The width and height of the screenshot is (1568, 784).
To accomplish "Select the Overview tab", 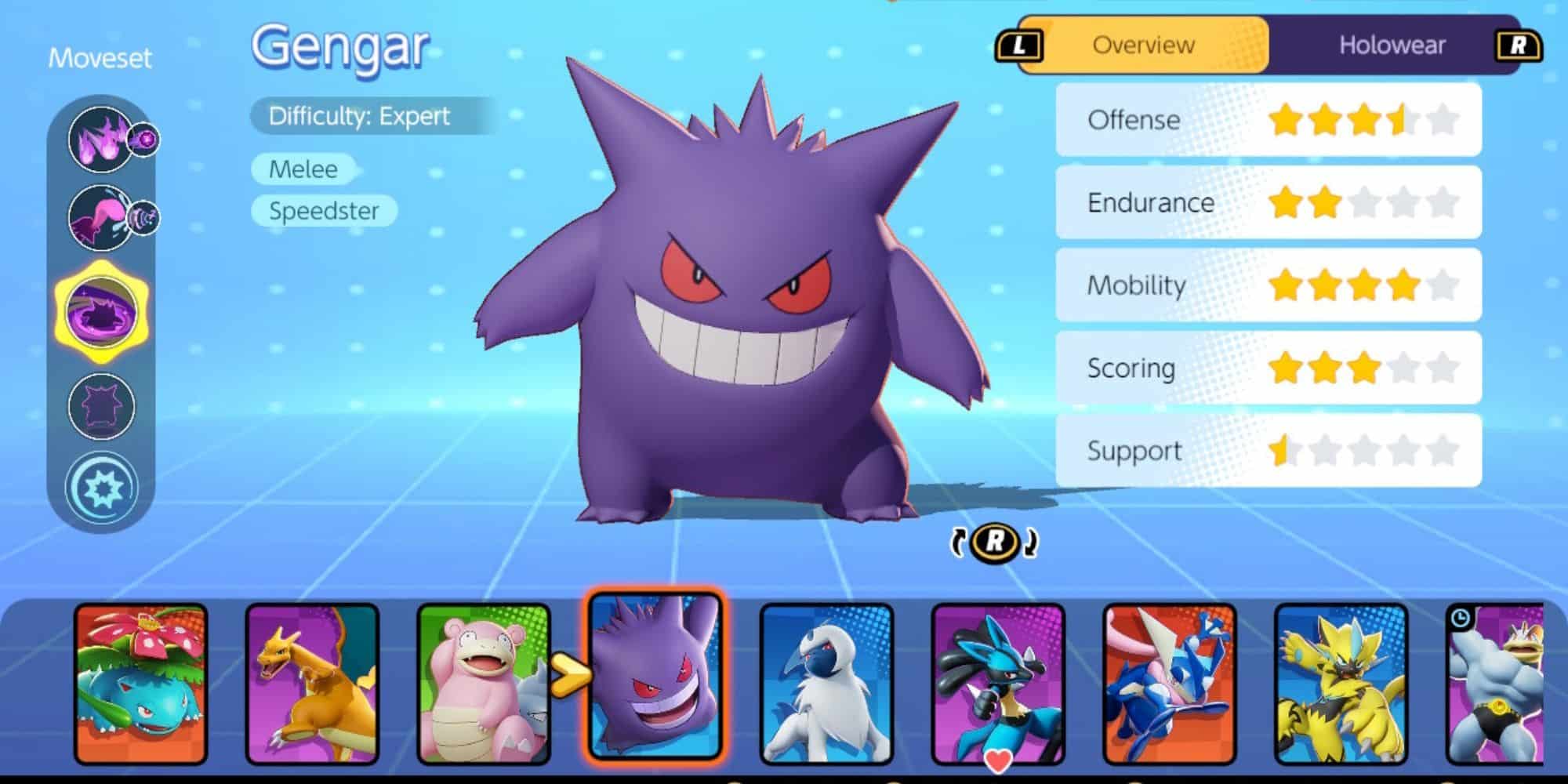I will coord(1144,45).
